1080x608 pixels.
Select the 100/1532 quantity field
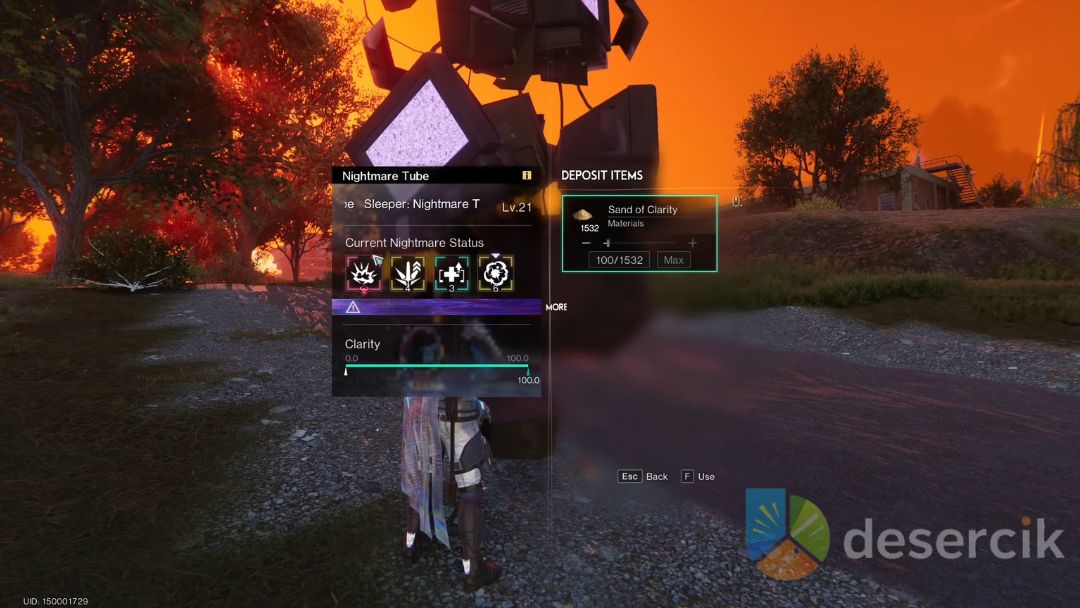(x=619, y=260)
